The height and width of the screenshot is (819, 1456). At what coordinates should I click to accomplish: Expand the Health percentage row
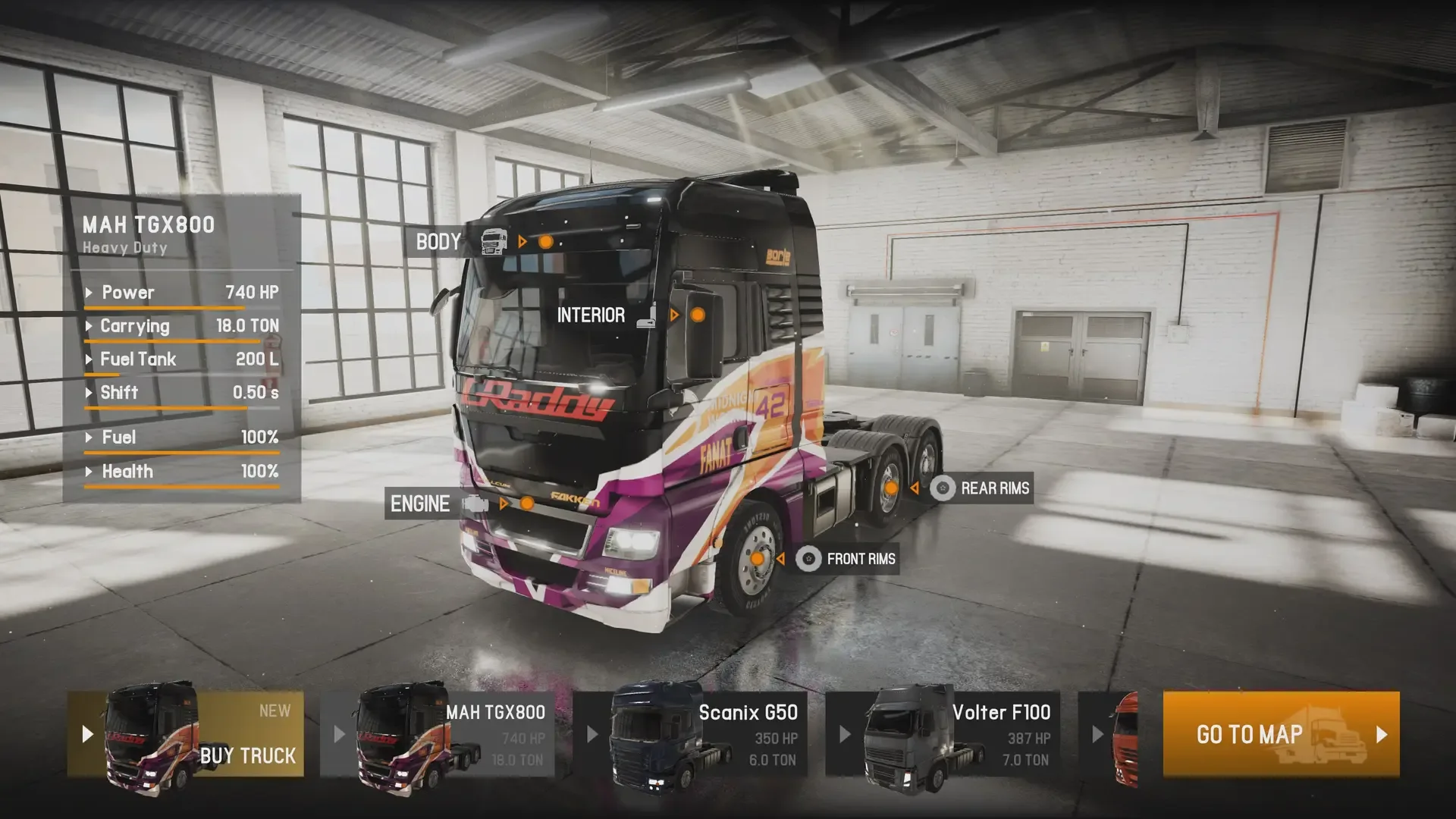[182, 472]
